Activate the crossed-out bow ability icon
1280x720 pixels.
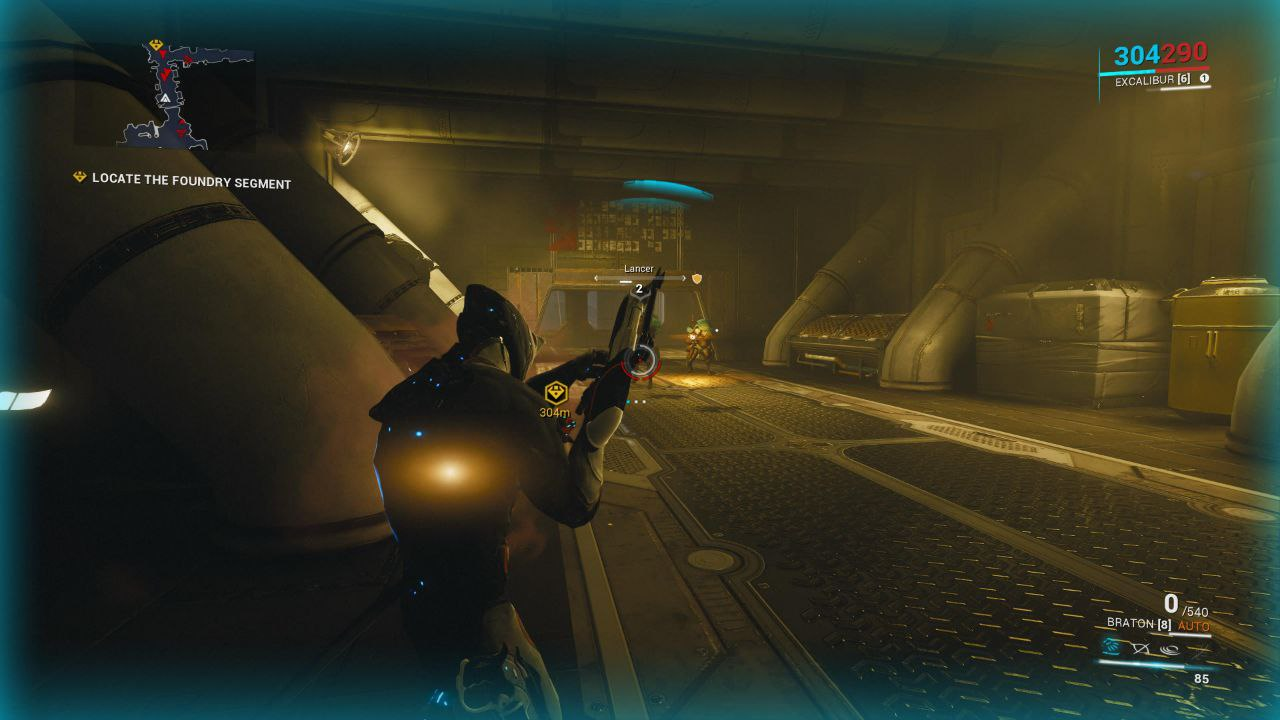coord(1140,648)
